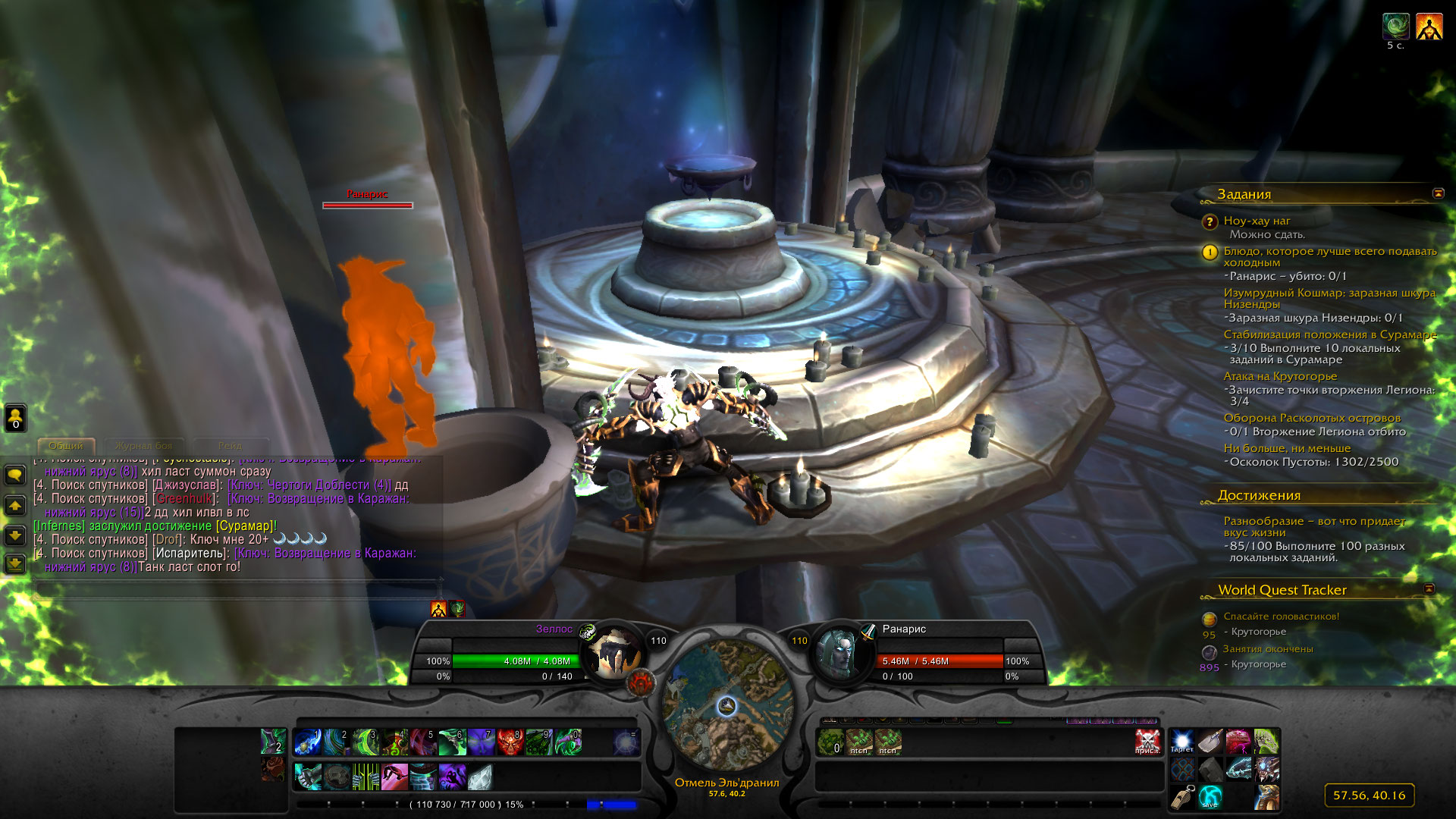Click Ранарис target portrait
The width and height of the screenshot is (1456, 819).
(839, 653)
